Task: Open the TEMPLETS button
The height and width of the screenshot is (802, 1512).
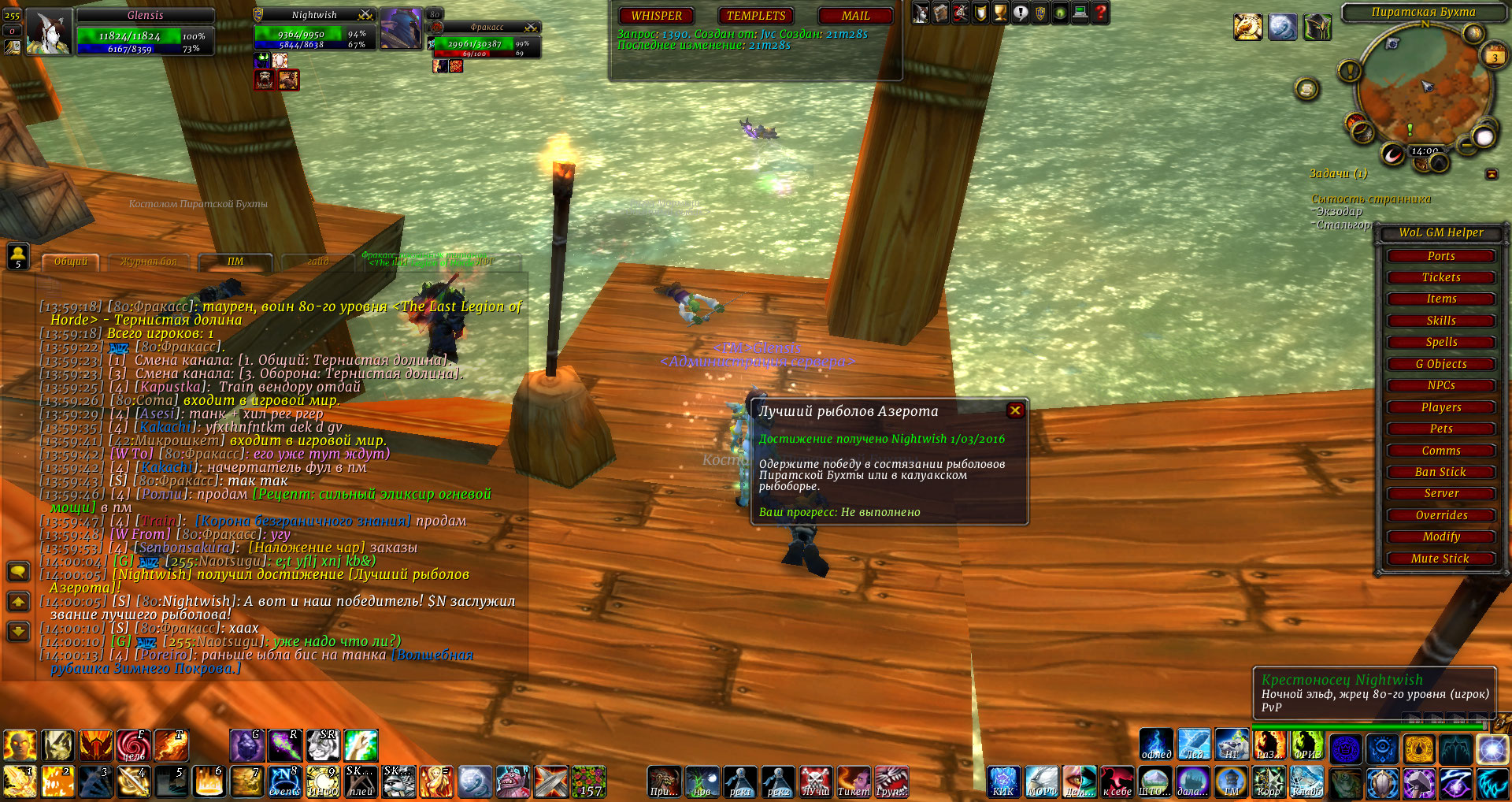Action: pyautogui.click(x=755, y=16)
